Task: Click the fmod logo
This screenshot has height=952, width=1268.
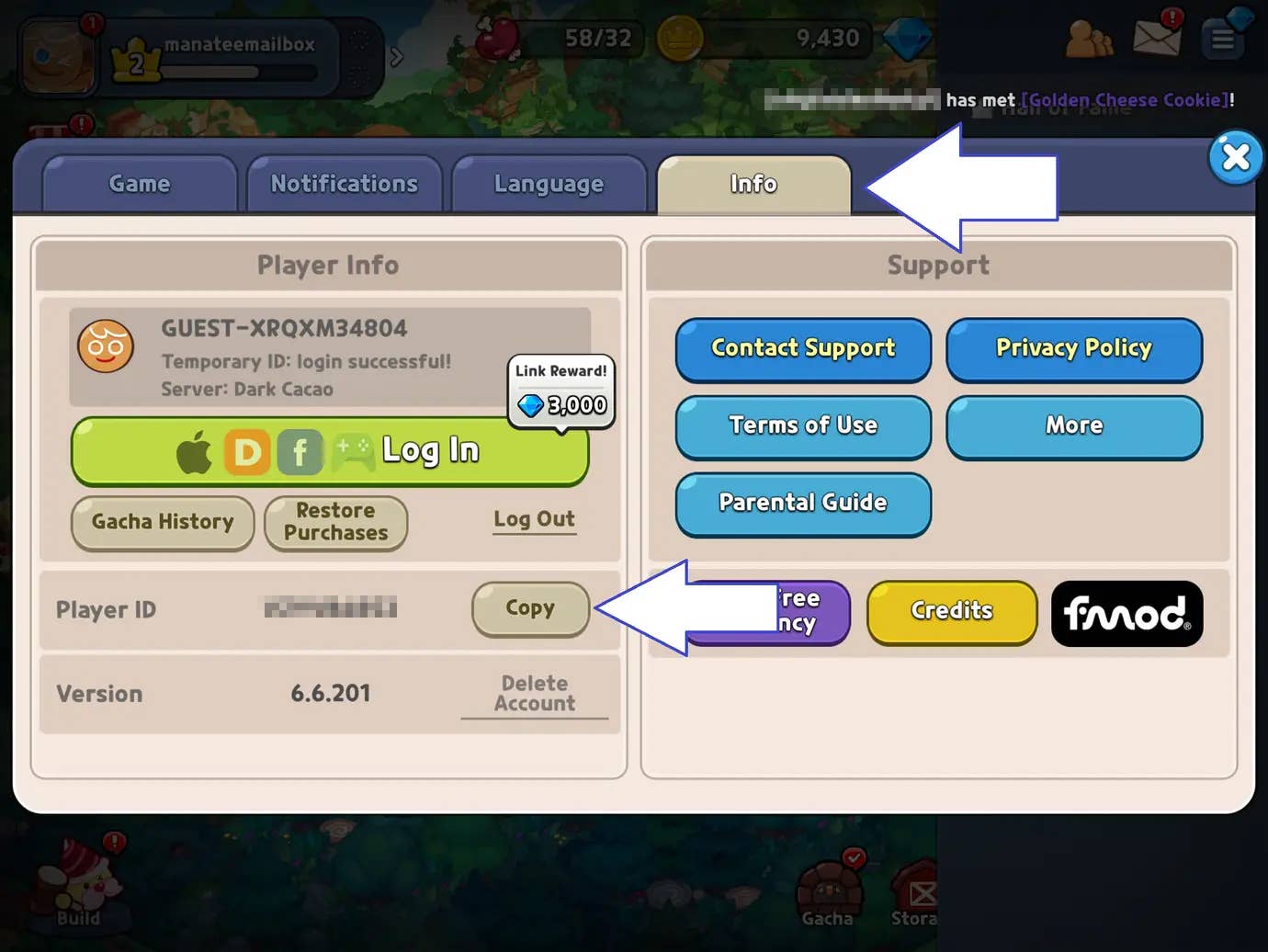Action: tap(1127, 614)
